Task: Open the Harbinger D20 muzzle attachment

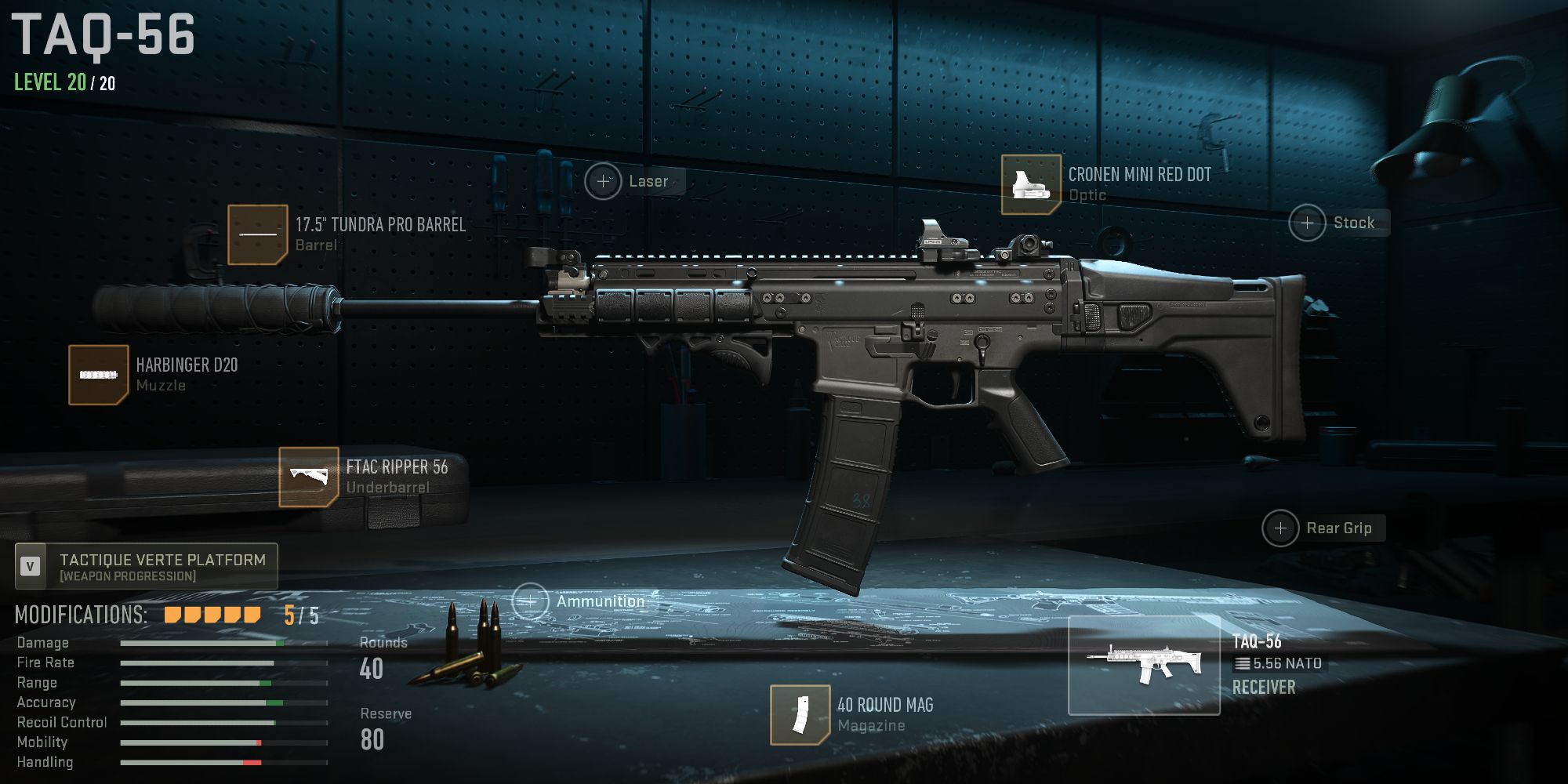Action: click(x=96, y=375)
